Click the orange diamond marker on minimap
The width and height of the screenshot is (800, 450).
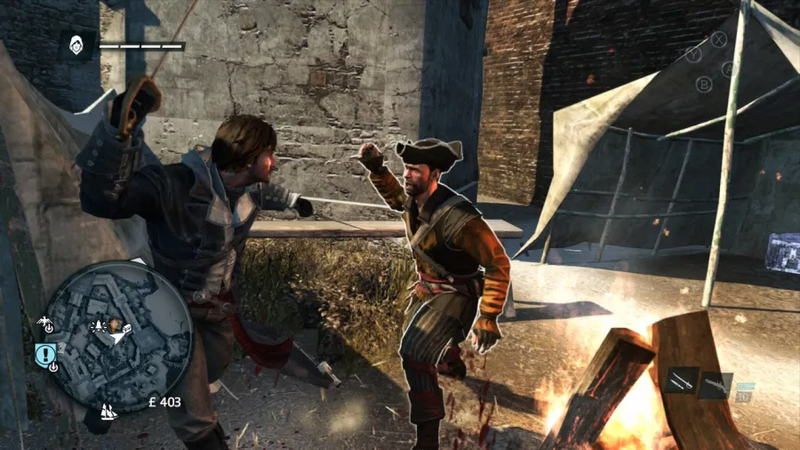(x=115, y=325)
